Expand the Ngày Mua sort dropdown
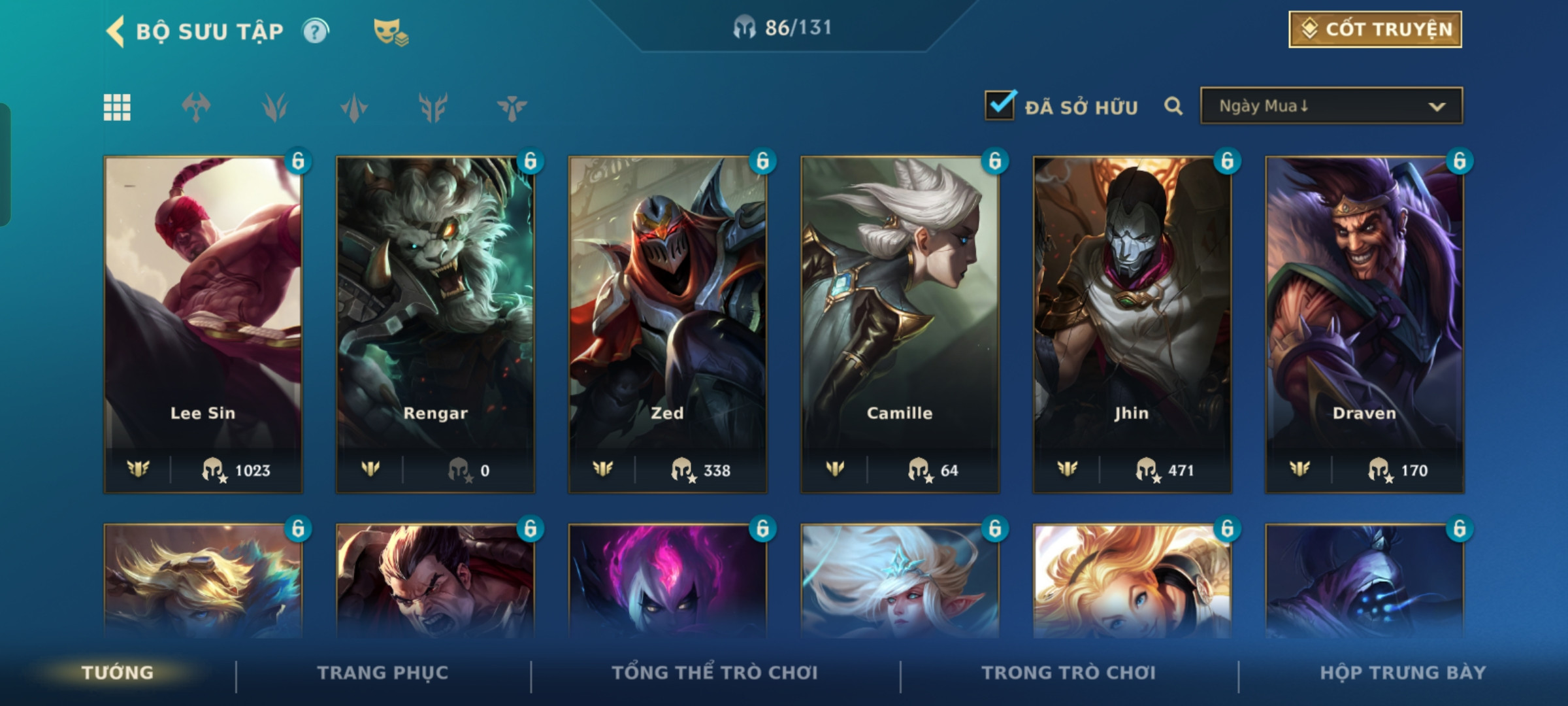This screenshot has width=1568, height=706. point(1331,106)
